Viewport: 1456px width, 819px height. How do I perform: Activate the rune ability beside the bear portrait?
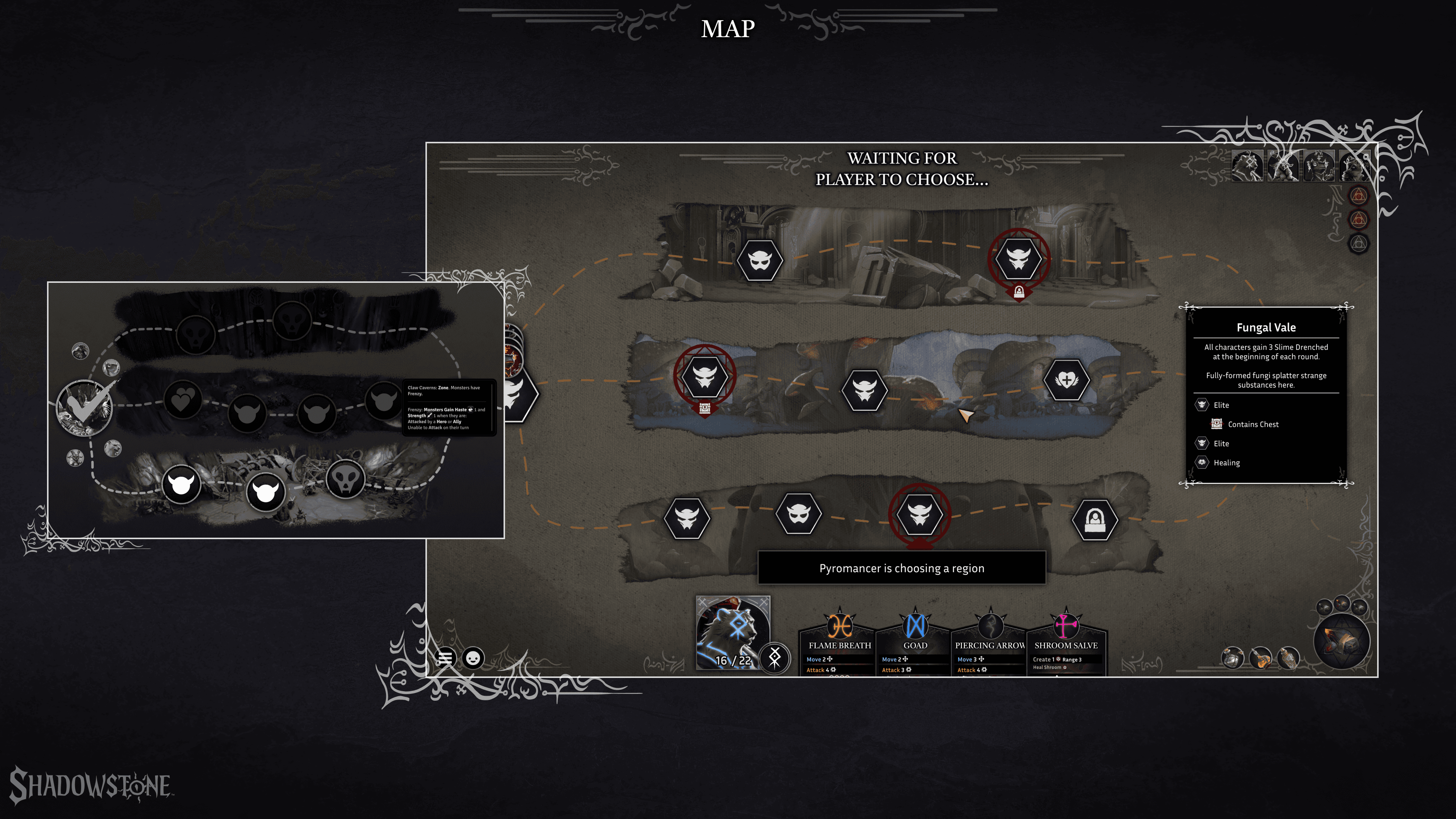pyautogui.click(x=774, y=657)
